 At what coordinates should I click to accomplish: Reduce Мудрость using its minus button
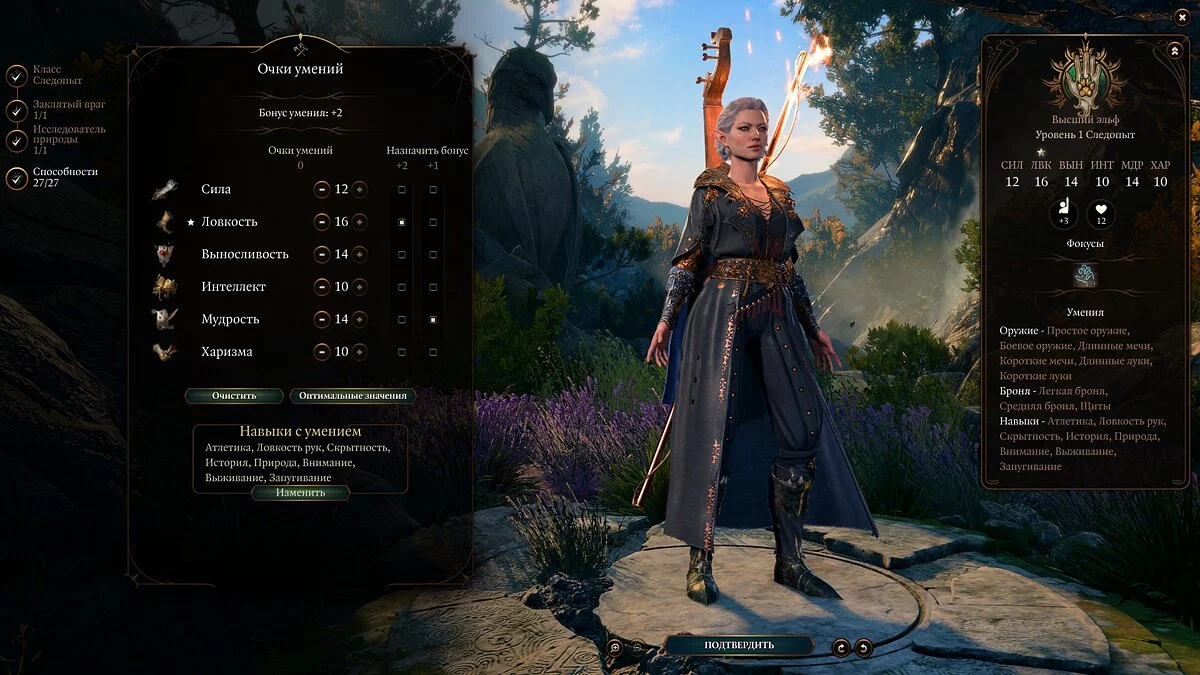click(322, 320)
